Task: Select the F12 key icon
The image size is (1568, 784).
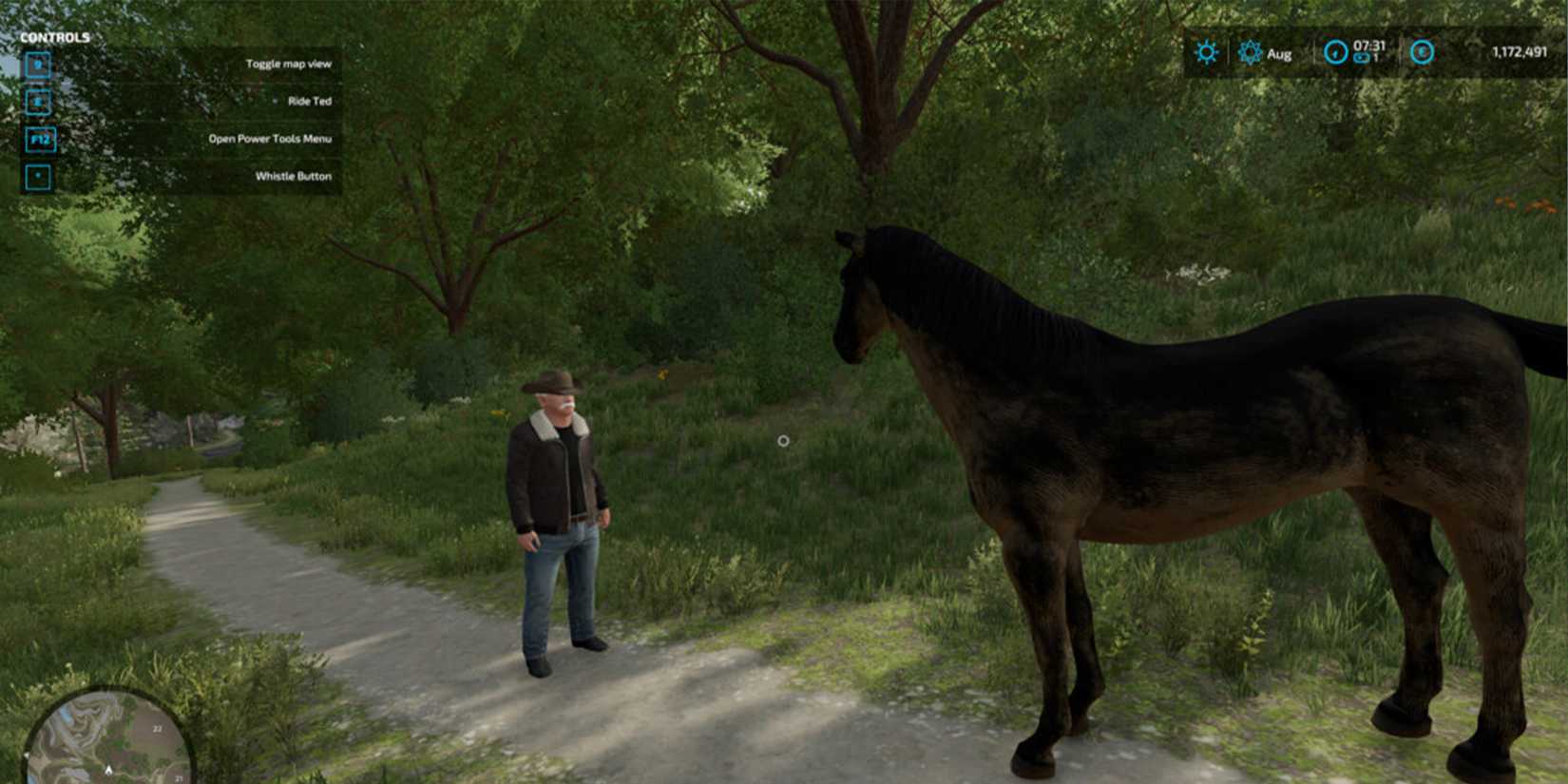Action: point(38,139)
